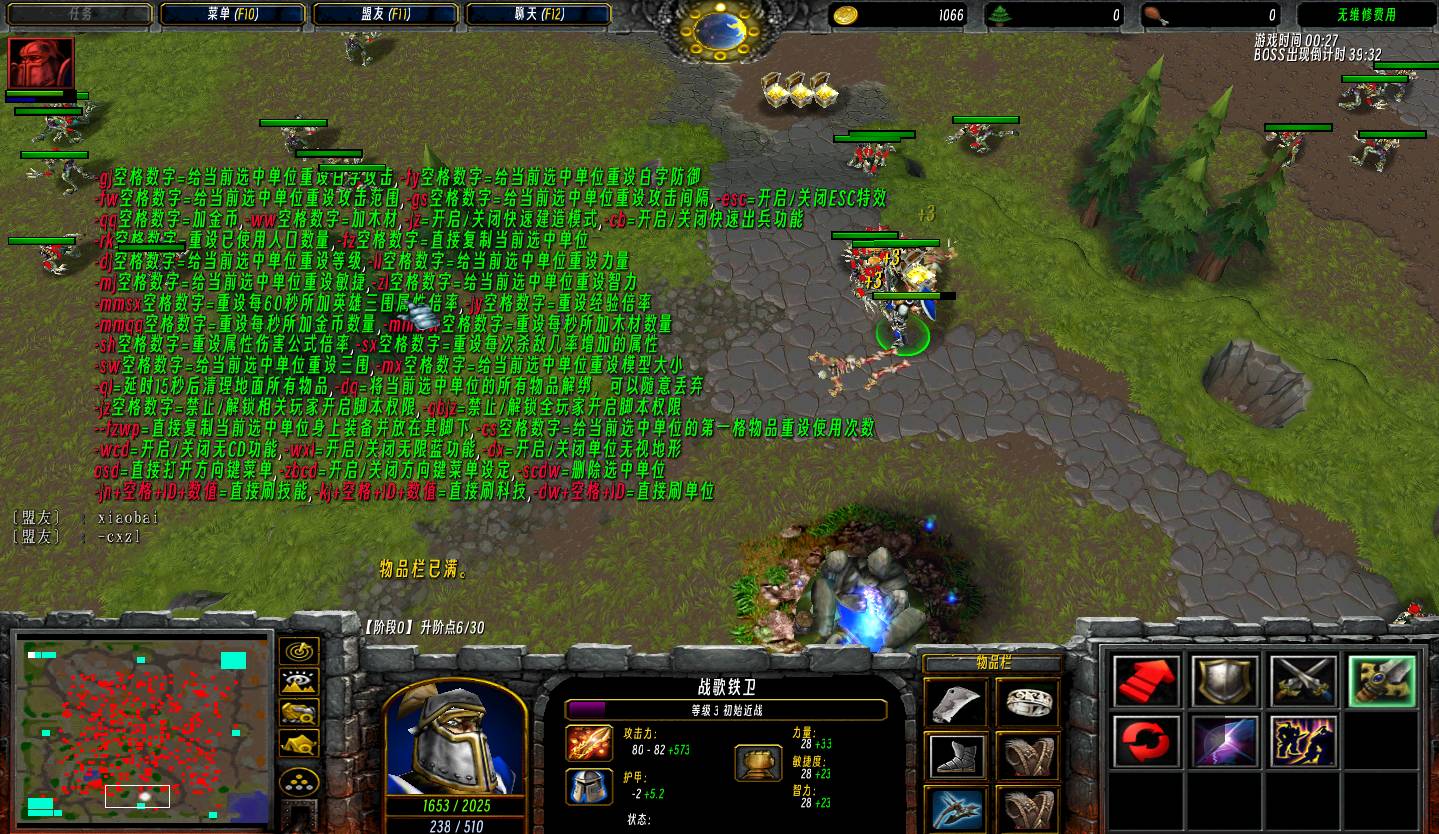The image size is (1439, 834).
Task: Activate the purple crystal ability icon
Action: pyautogui.click(x=1224, y=742)
